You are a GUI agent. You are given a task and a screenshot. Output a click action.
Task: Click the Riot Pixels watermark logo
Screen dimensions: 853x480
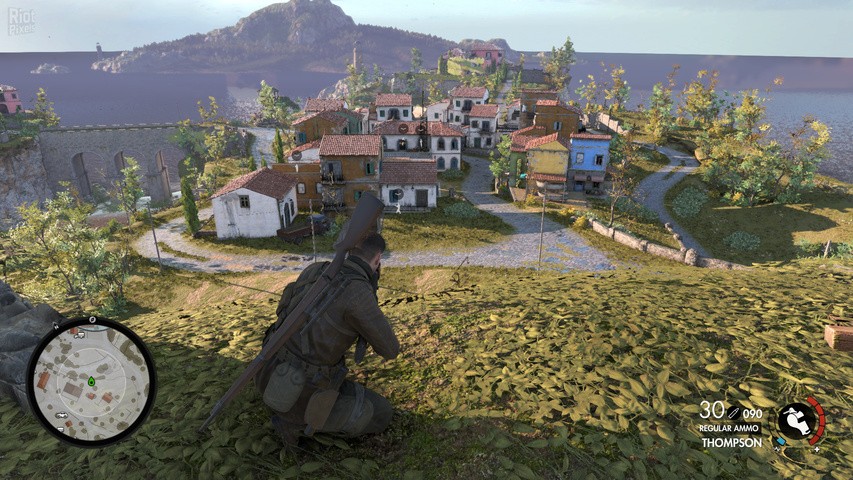pos(20,22)
